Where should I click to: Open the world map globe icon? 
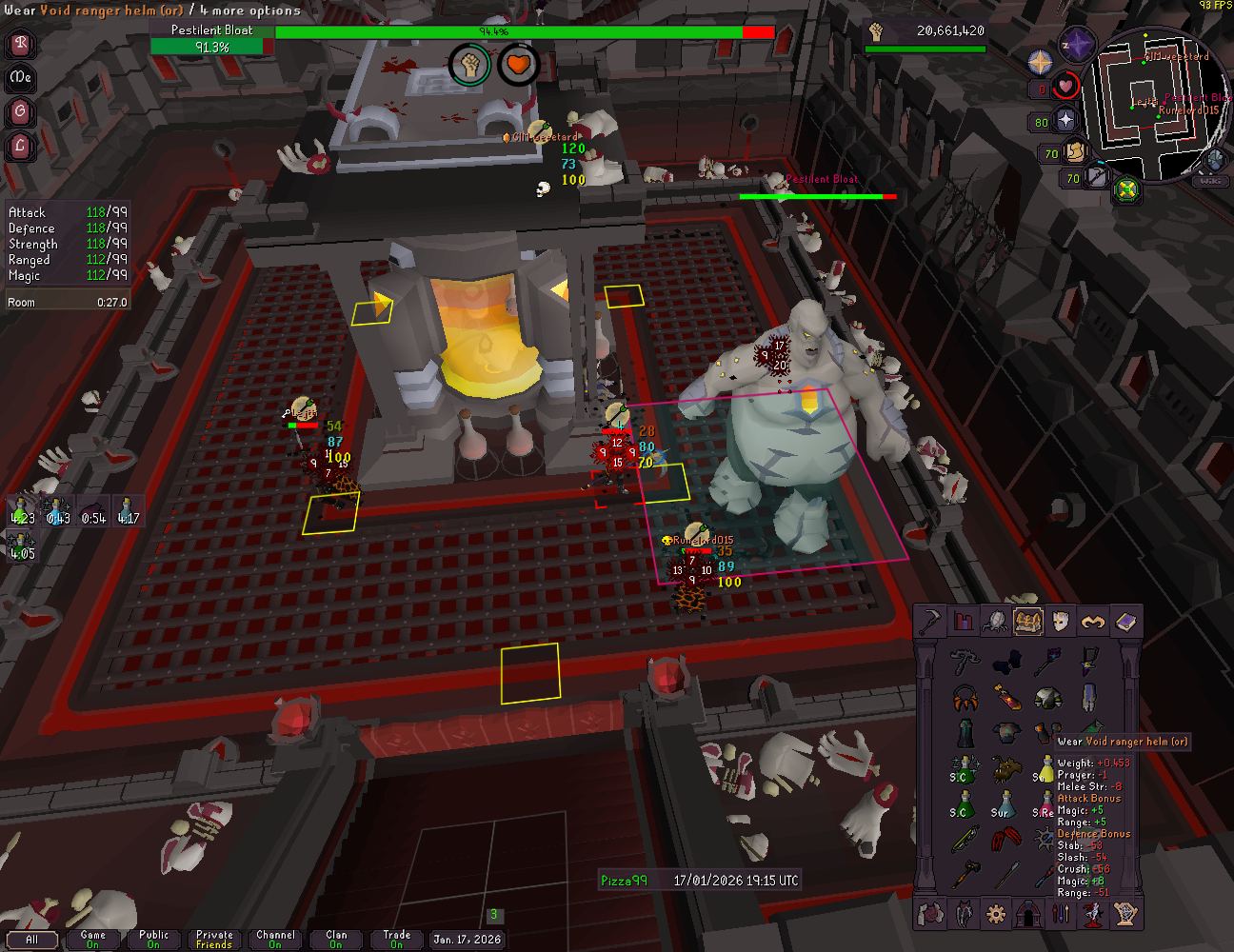tap(1214, 159)
